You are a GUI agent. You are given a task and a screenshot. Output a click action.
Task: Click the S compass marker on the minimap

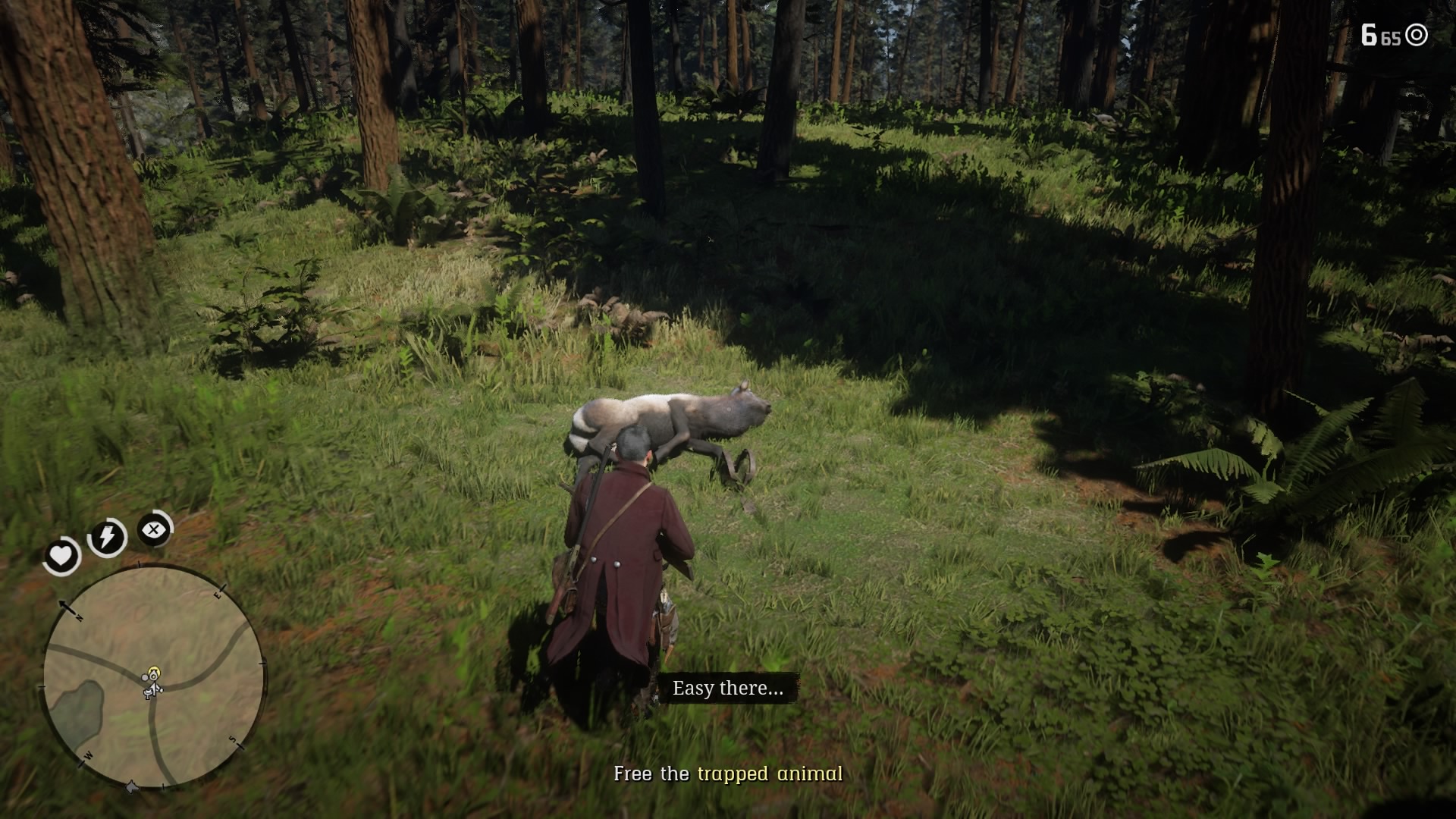tap(234, 740)
